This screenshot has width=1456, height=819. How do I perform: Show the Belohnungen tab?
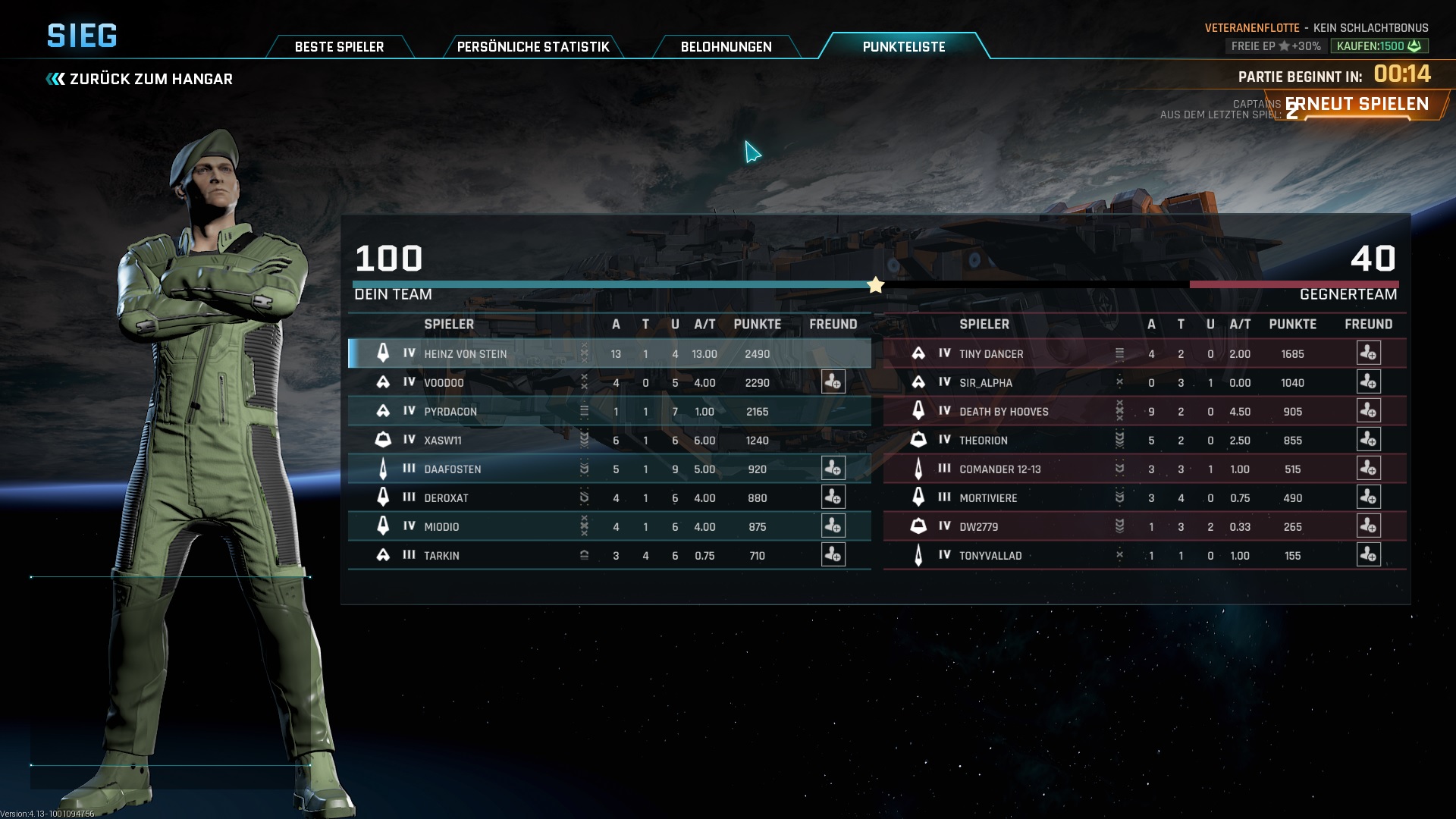pos(726,47)
